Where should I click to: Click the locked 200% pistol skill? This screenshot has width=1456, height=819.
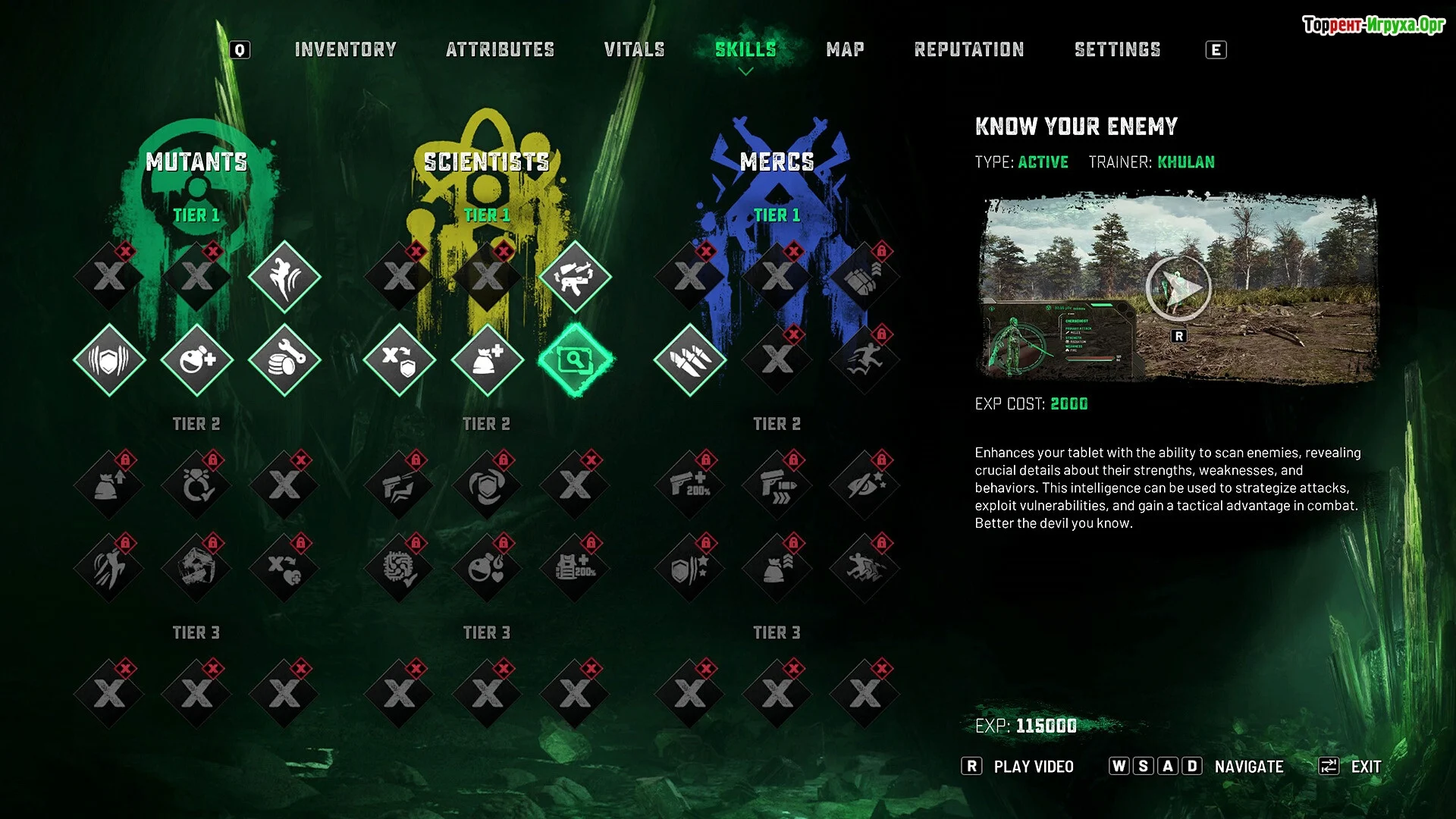(x=689, y=485)
